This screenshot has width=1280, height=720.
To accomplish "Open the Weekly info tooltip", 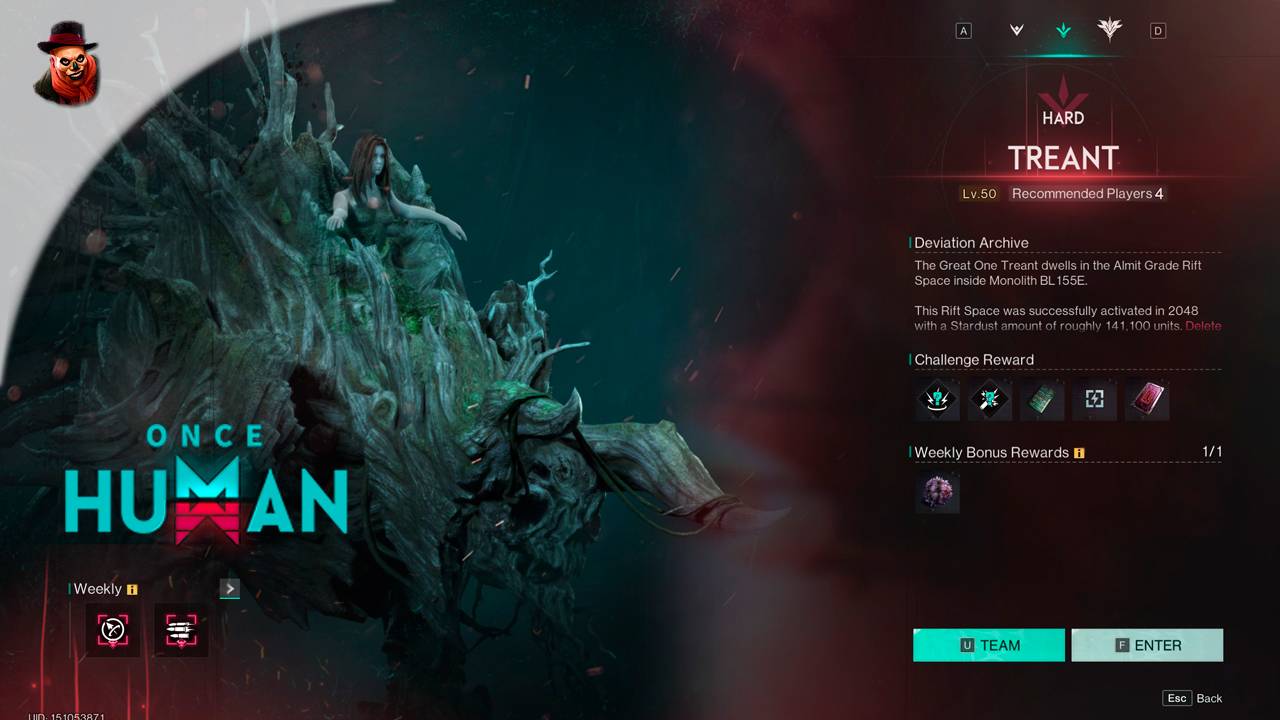I will (x=134, y=589).
